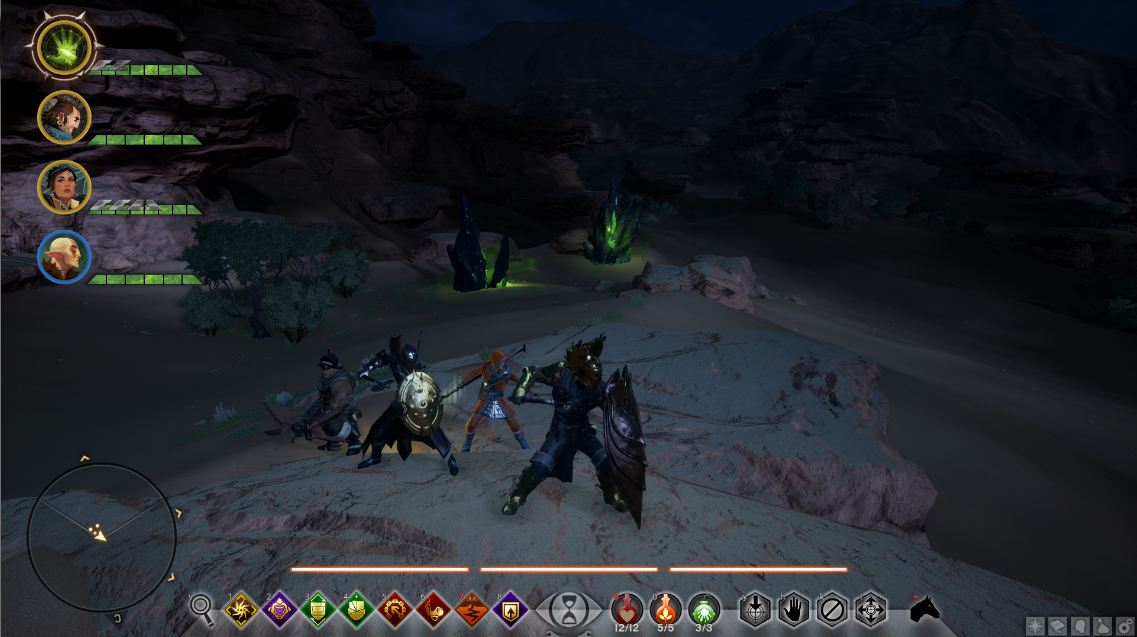Open the journal book shortcut icon

point(1057,626)
